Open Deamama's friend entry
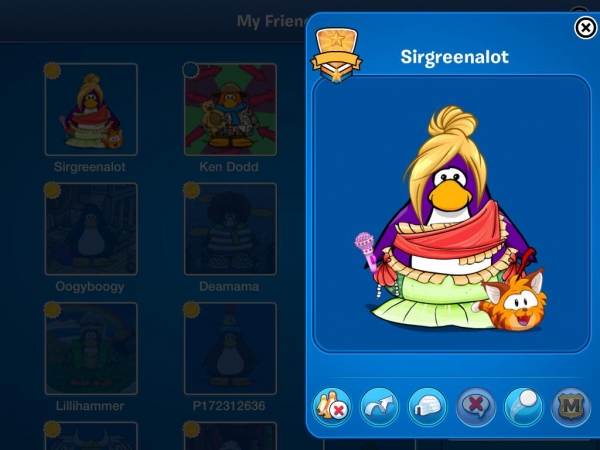 click(230, 229)
